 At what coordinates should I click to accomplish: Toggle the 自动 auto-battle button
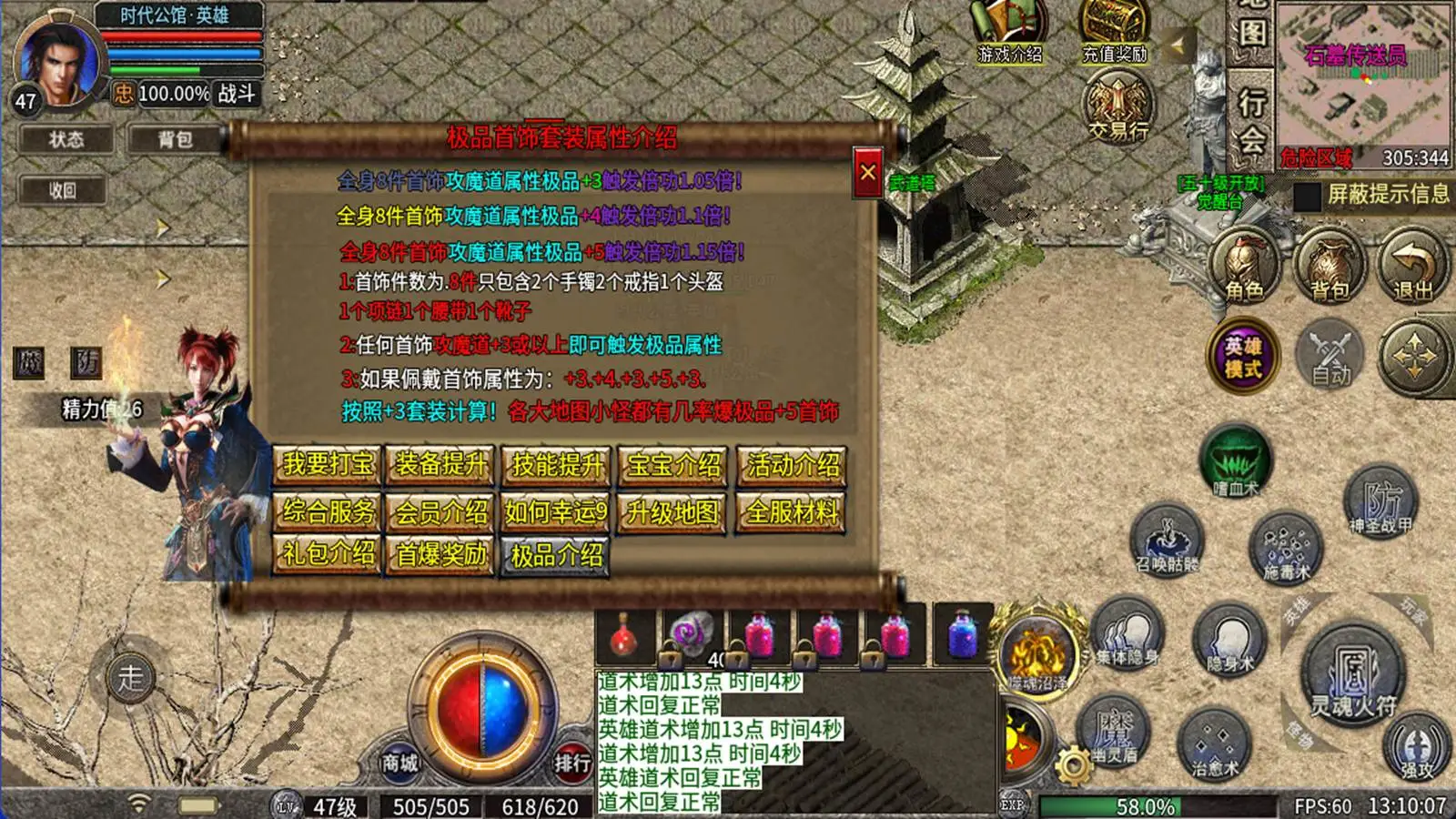[x=1328, y=355]
